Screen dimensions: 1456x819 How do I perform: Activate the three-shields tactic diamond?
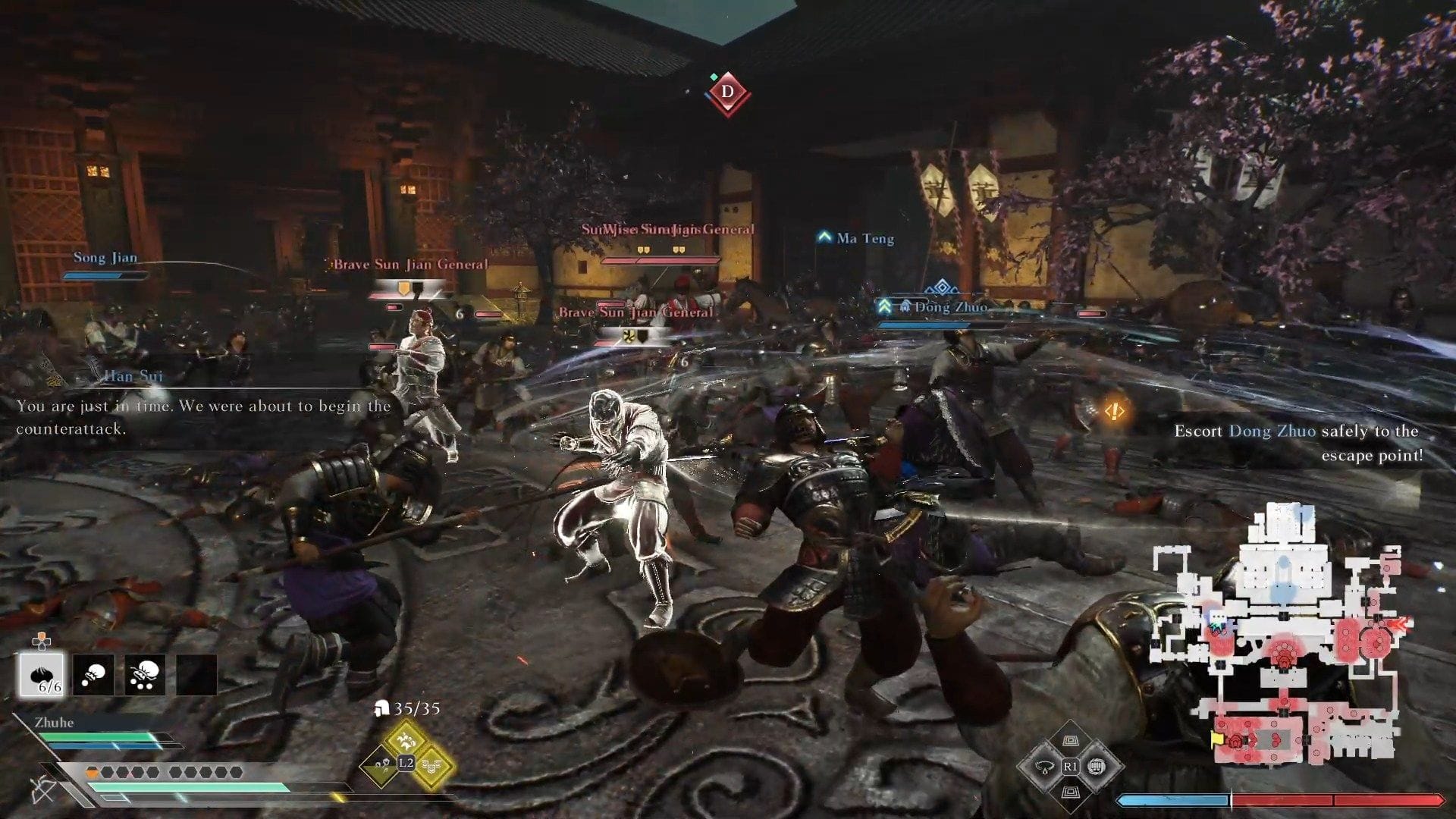(x=433, y=766)
